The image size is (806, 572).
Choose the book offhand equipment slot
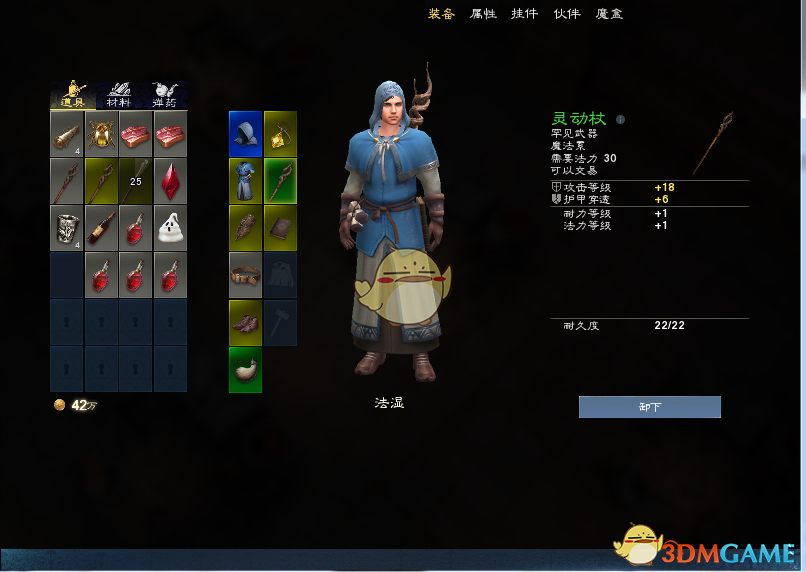coord(280,228)
